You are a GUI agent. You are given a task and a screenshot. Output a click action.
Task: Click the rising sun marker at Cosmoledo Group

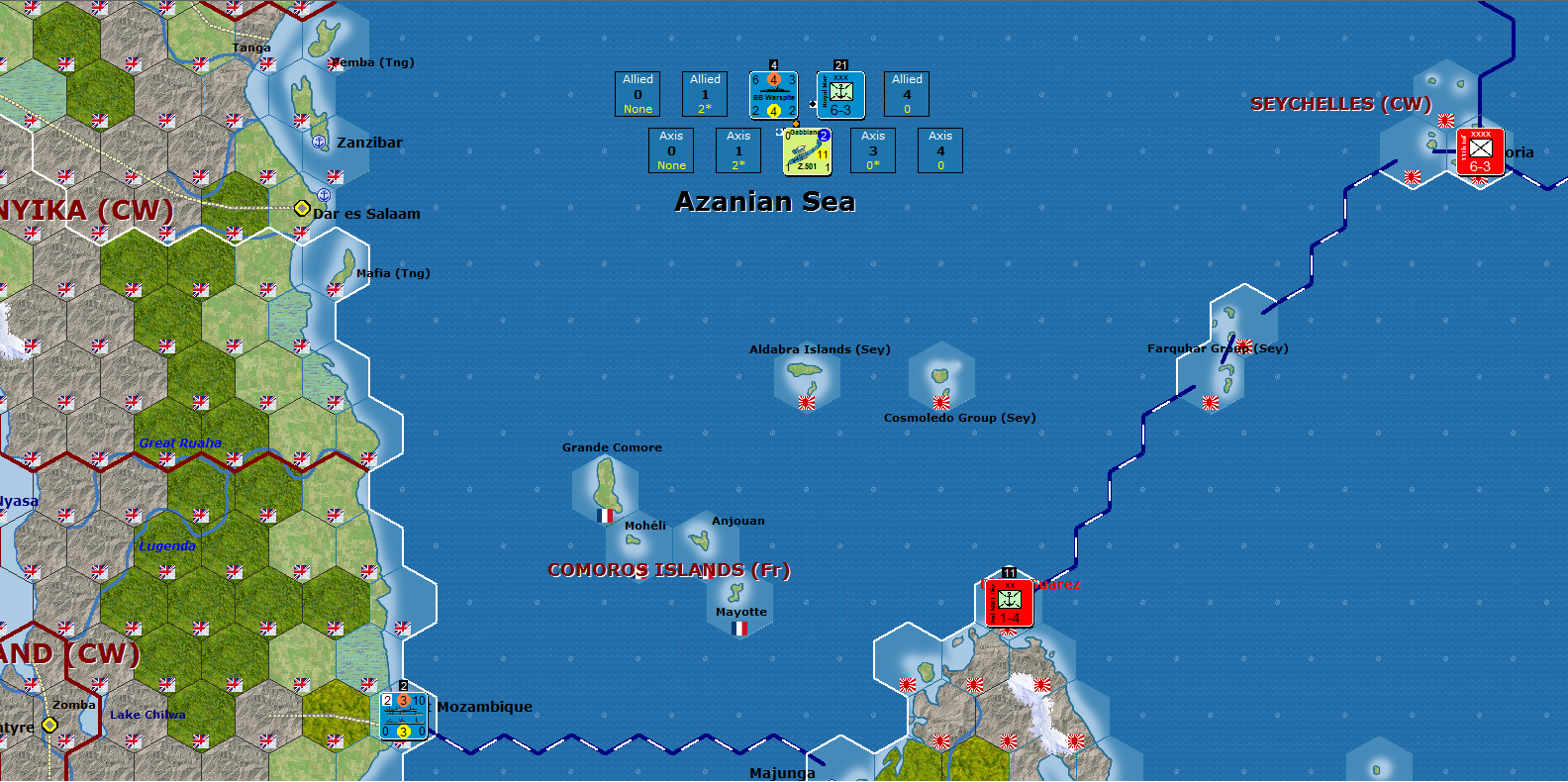[x=938, y=404]
